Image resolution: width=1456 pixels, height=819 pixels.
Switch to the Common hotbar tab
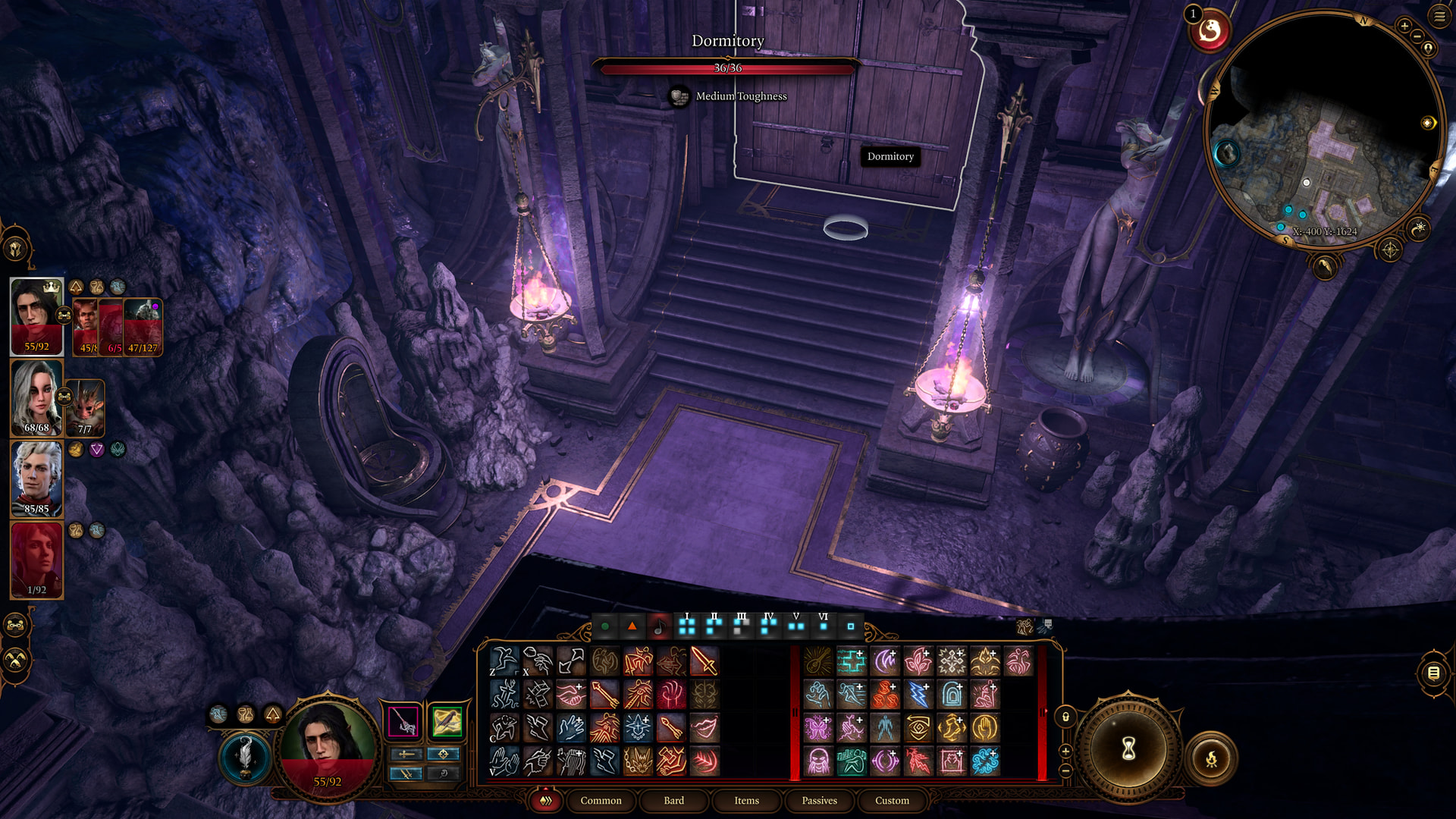point(601,800)
